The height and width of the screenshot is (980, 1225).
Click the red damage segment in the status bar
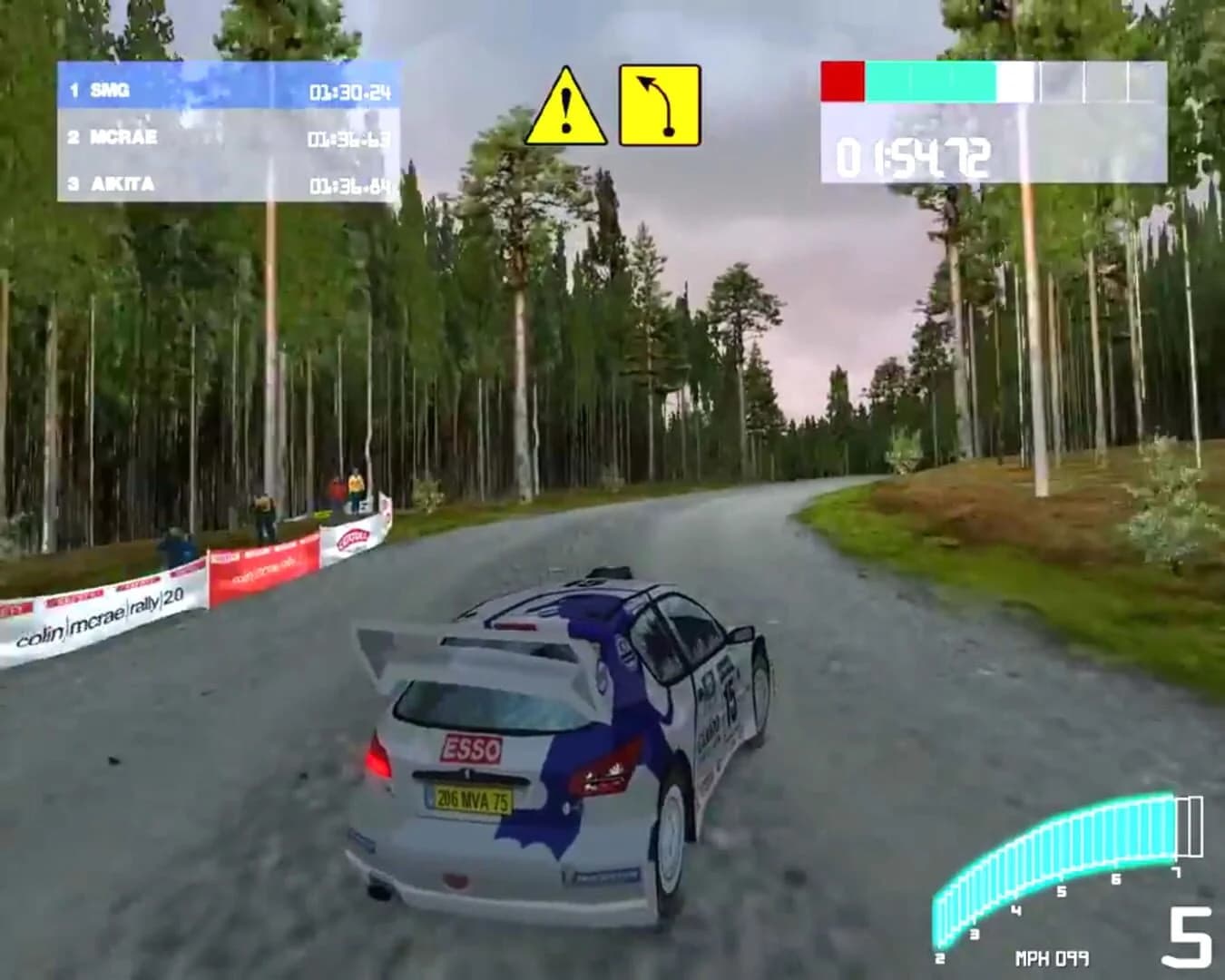pyautogui.click(x=844, y=80)
